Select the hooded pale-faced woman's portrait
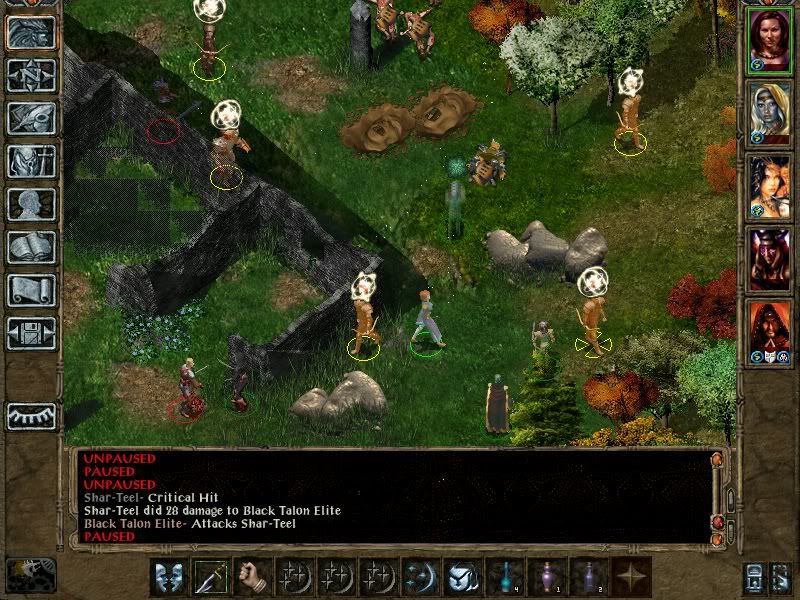The height and width of the screenshot is (600, 800). pos(770,112)
